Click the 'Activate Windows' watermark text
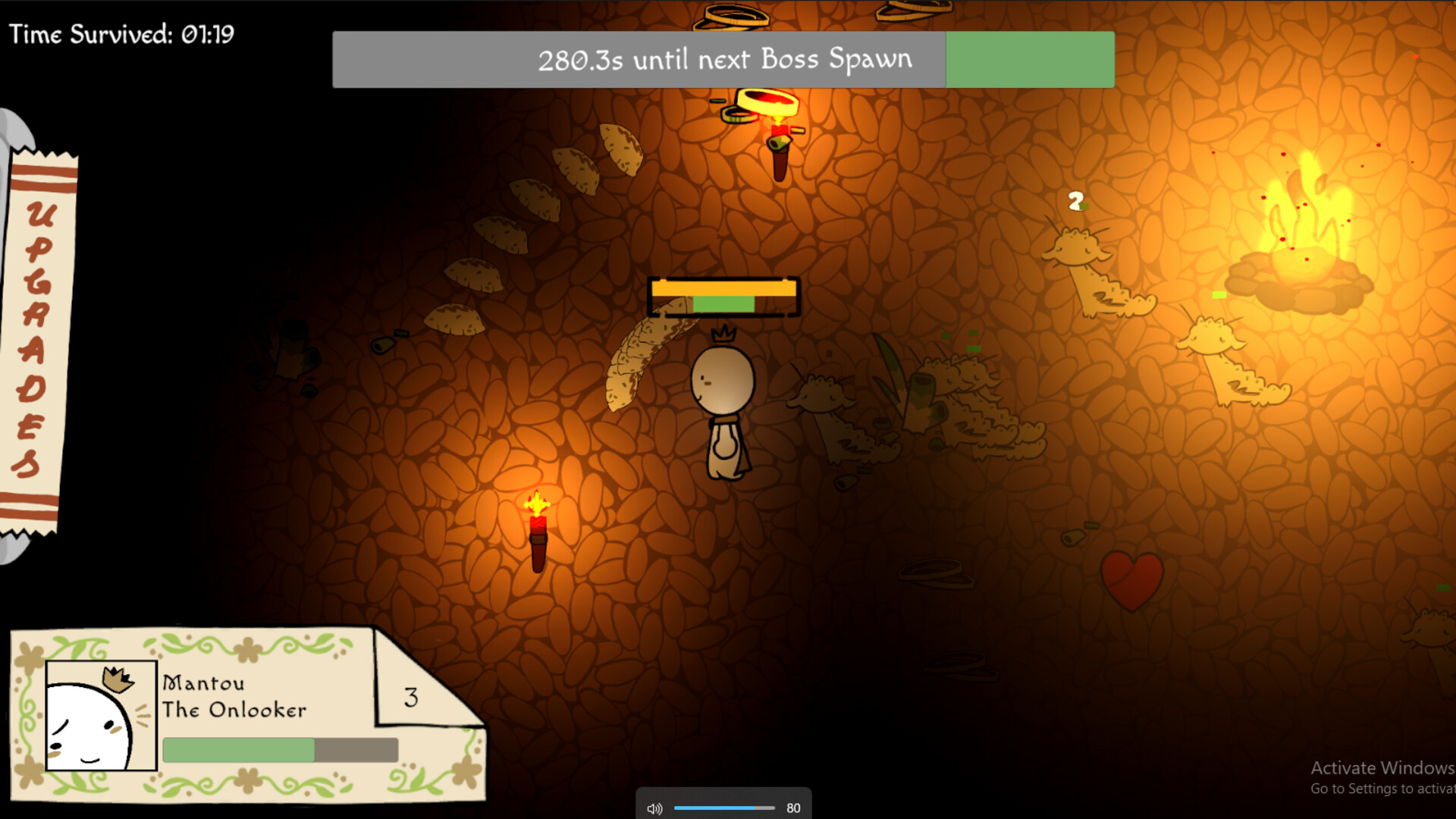Image resolution: width=1456 pixels, height=819 pixels. coord(1382,768)
